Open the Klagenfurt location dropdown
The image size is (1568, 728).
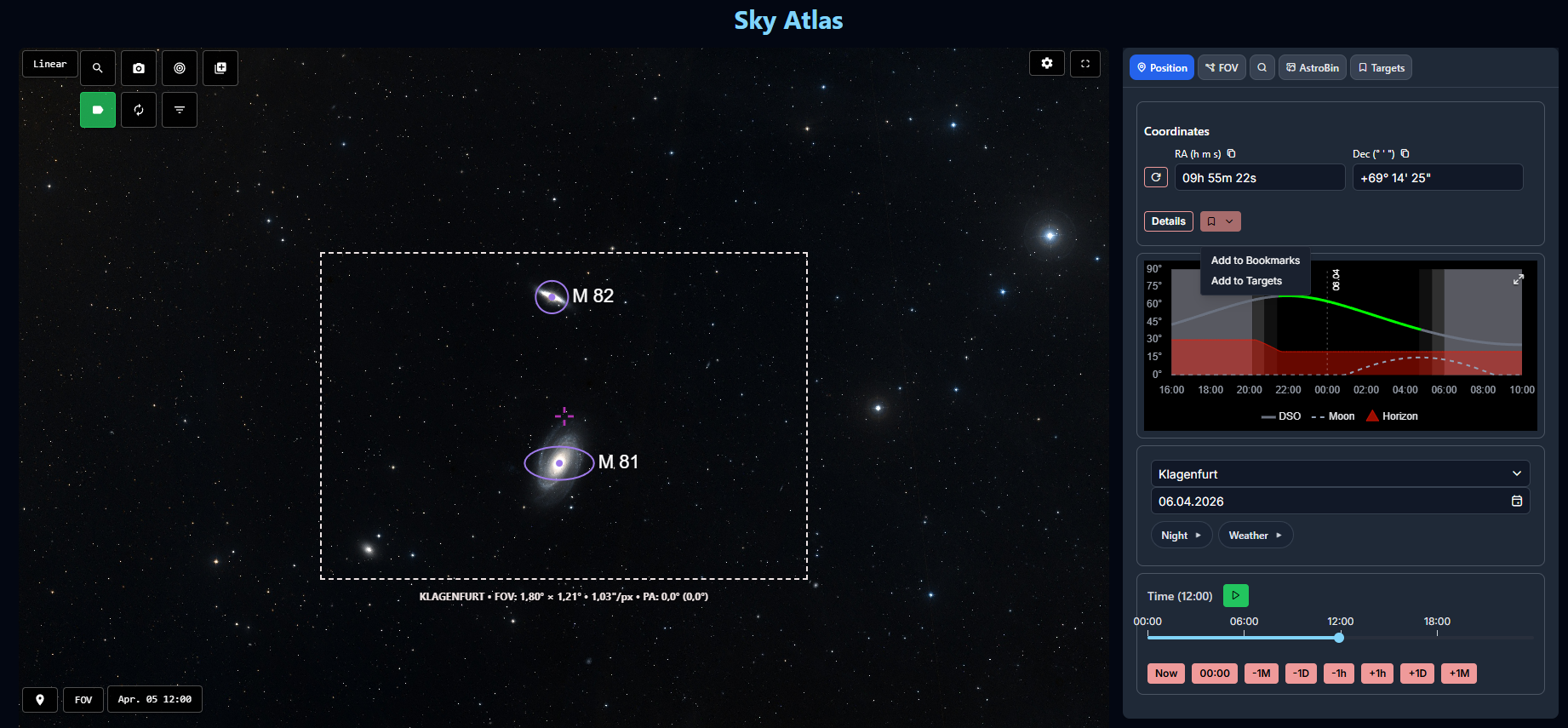(1339, 473)
